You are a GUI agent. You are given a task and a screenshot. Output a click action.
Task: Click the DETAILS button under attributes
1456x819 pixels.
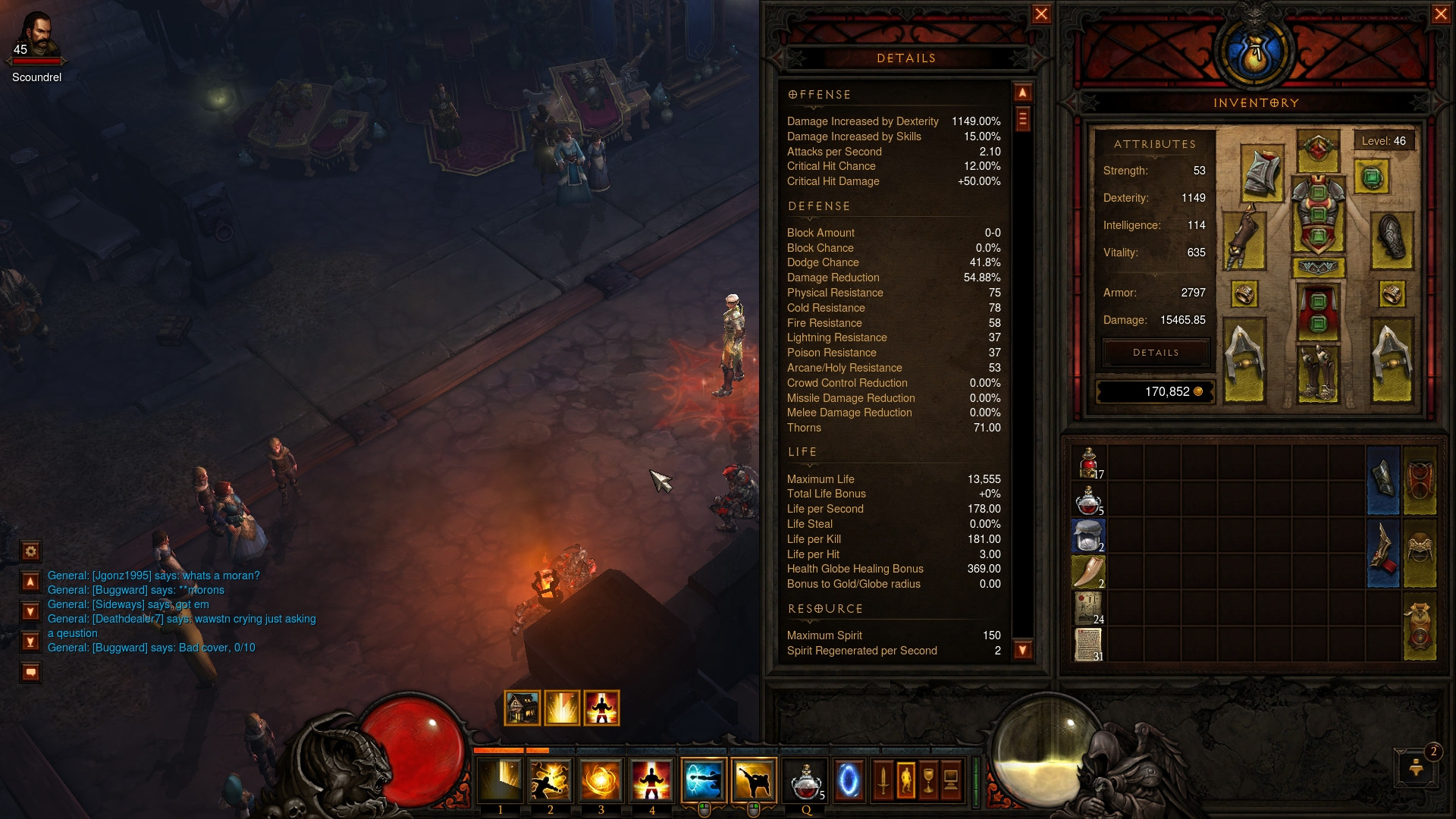tap(1156, 353)
